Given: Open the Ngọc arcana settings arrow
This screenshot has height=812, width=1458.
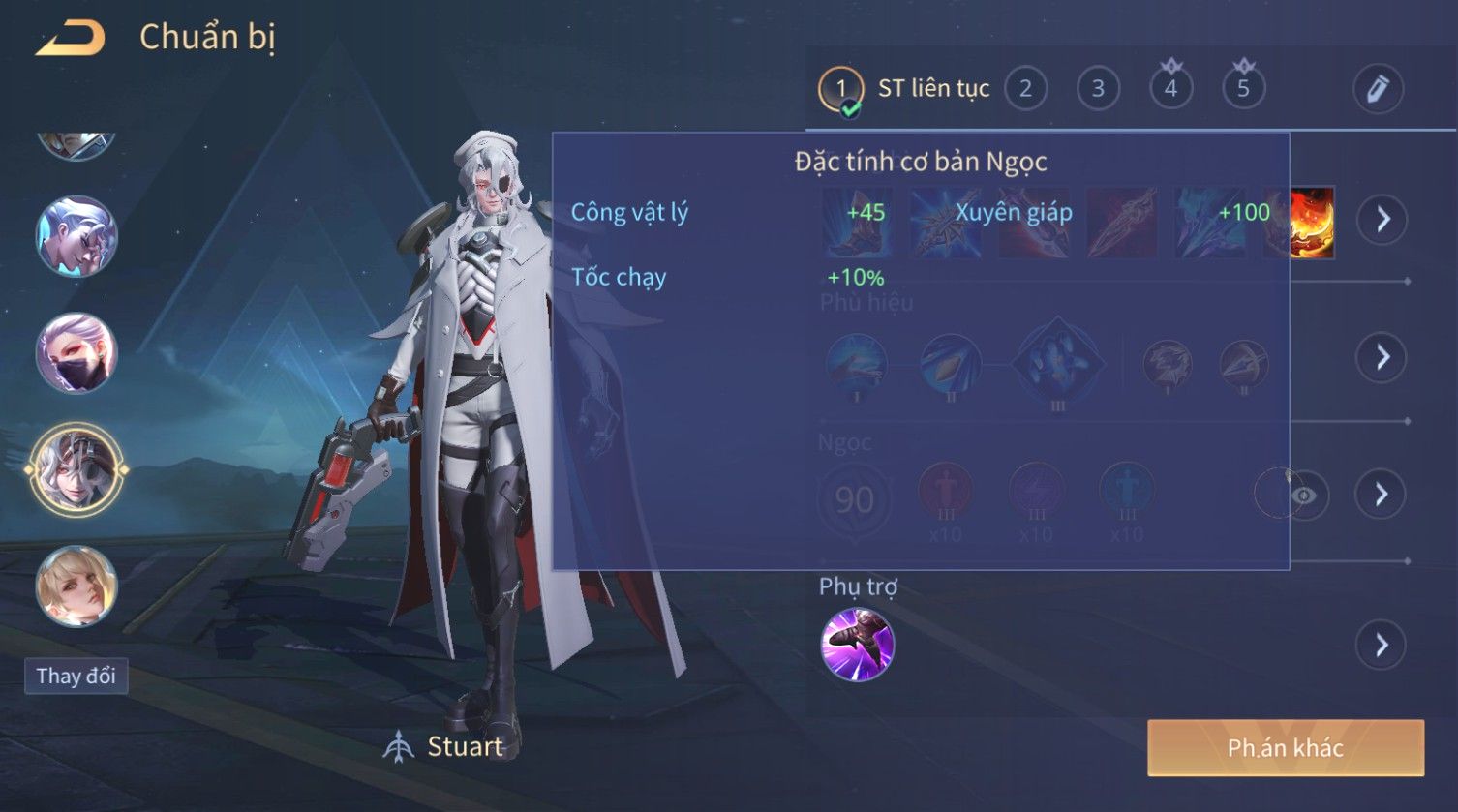Looking at the screenshot, I should 1382,495.
